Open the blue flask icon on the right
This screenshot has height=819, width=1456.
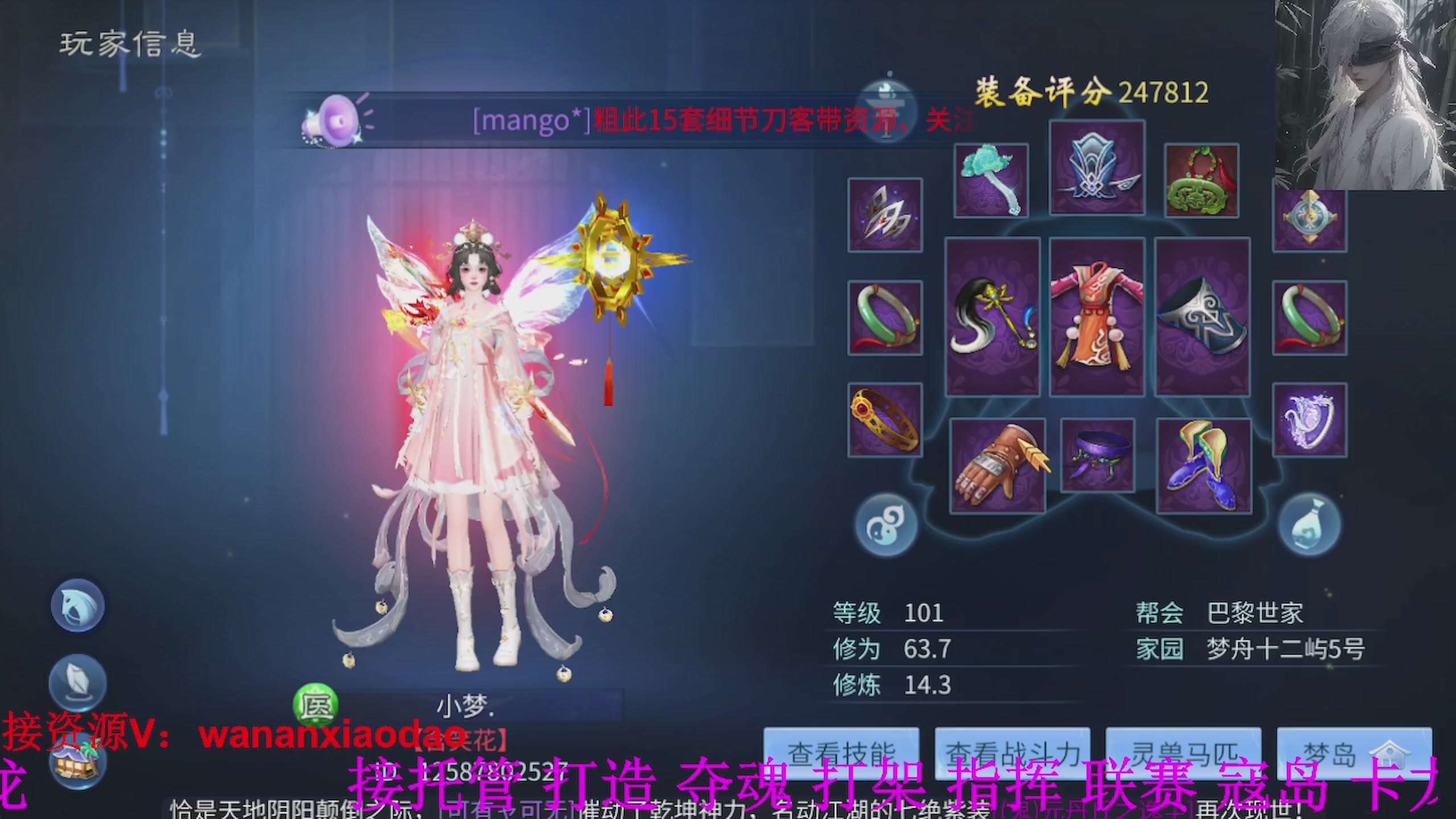point(1308,526)
